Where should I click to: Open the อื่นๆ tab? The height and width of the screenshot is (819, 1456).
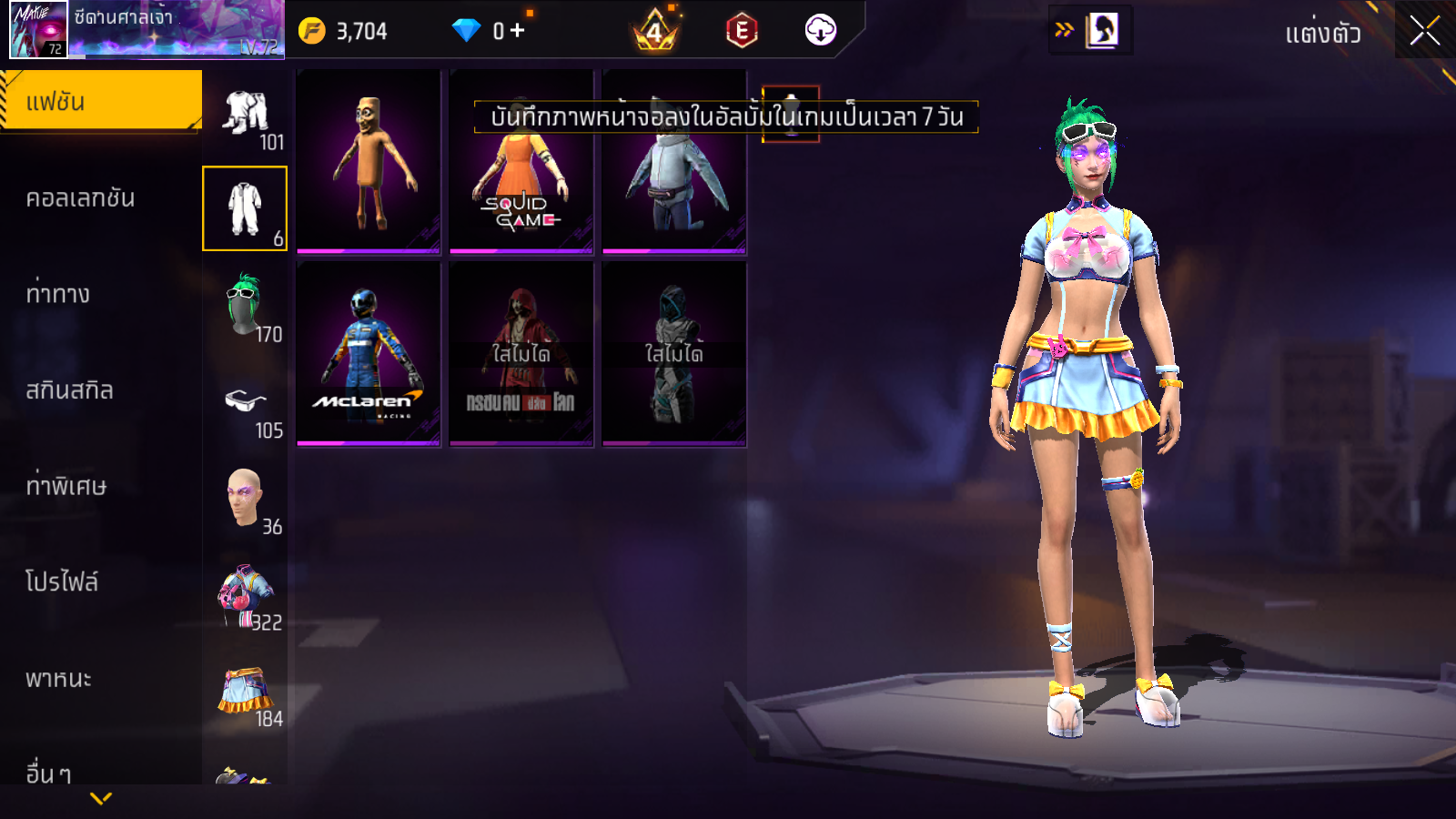coord(49,773)
